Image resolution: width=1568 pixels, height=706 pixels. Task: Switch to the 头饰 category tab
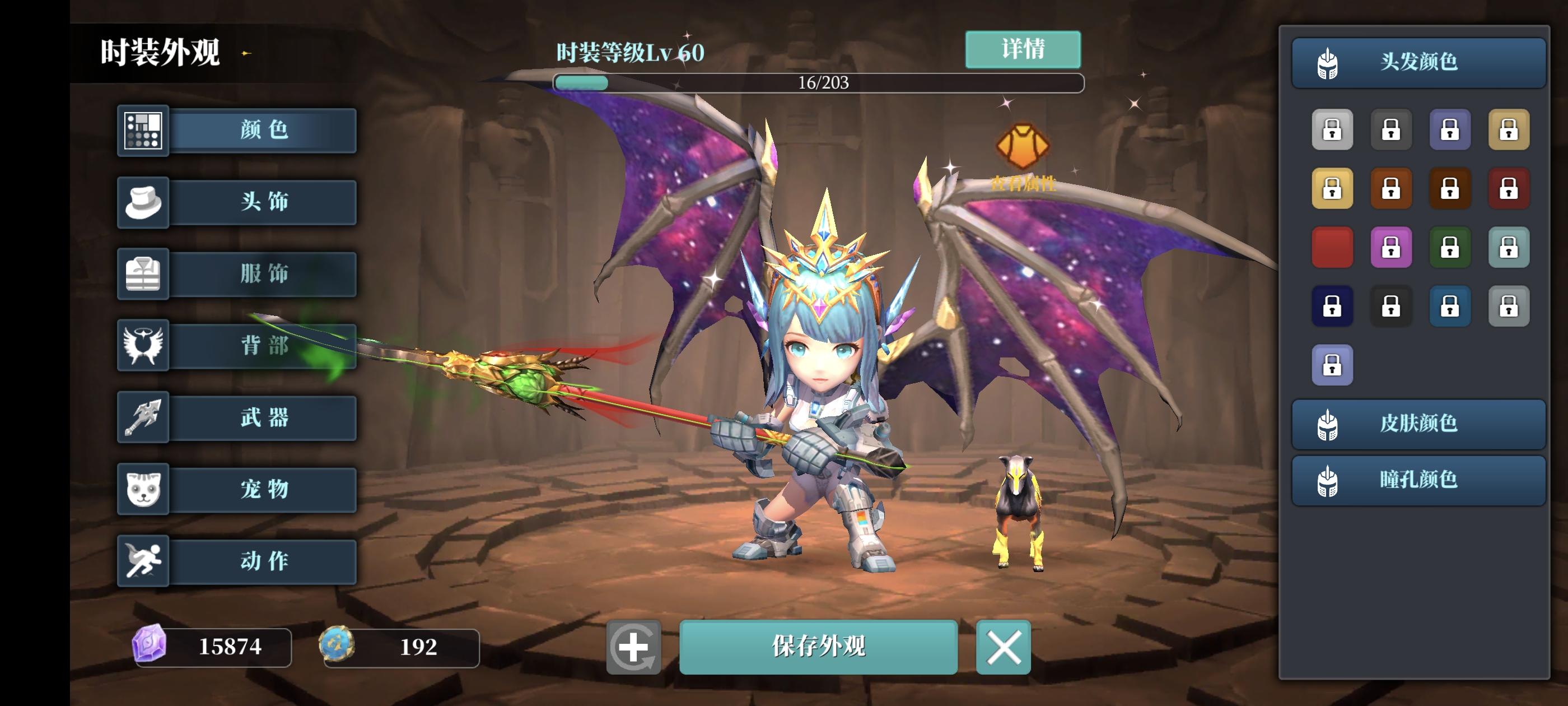[262, 202]
